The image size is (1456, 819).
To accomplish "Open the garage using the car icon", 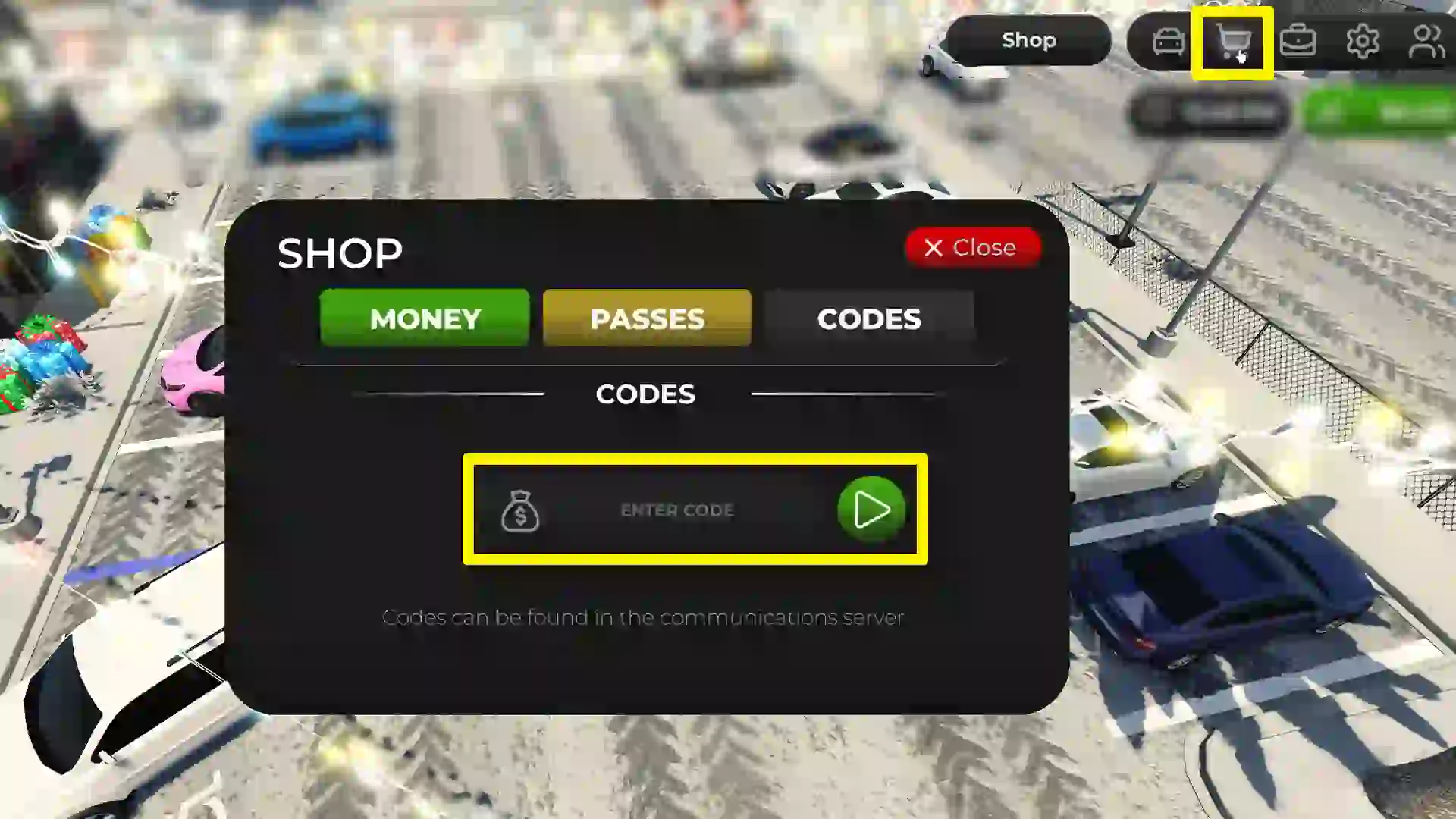I will click(x=1168, y=41).
